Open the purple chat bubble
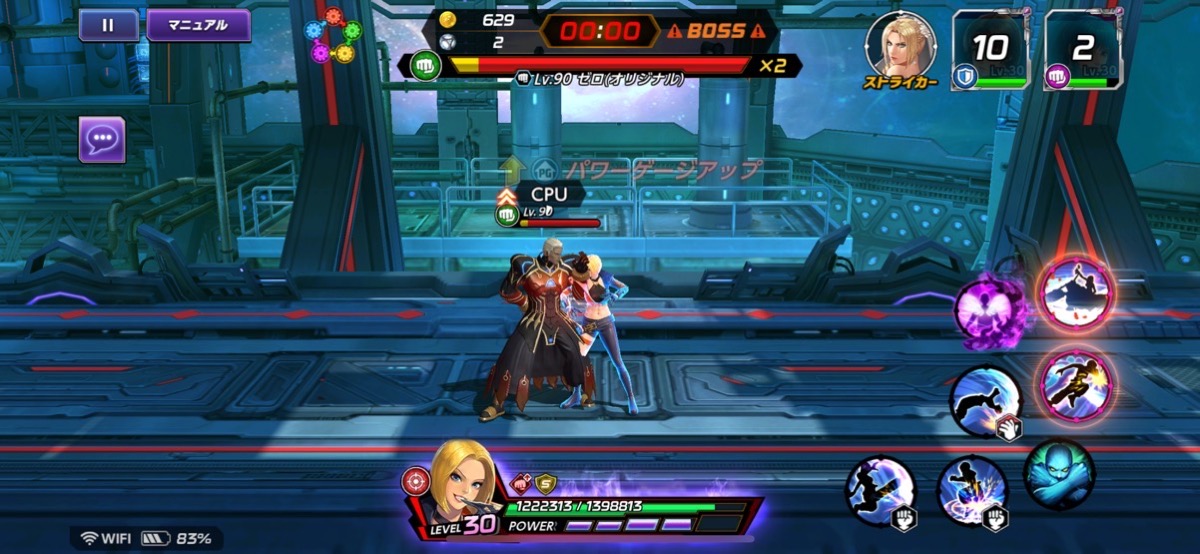The width and height of the screenshot is (1200, 554). pyautogui.click(x=102, y=139)
